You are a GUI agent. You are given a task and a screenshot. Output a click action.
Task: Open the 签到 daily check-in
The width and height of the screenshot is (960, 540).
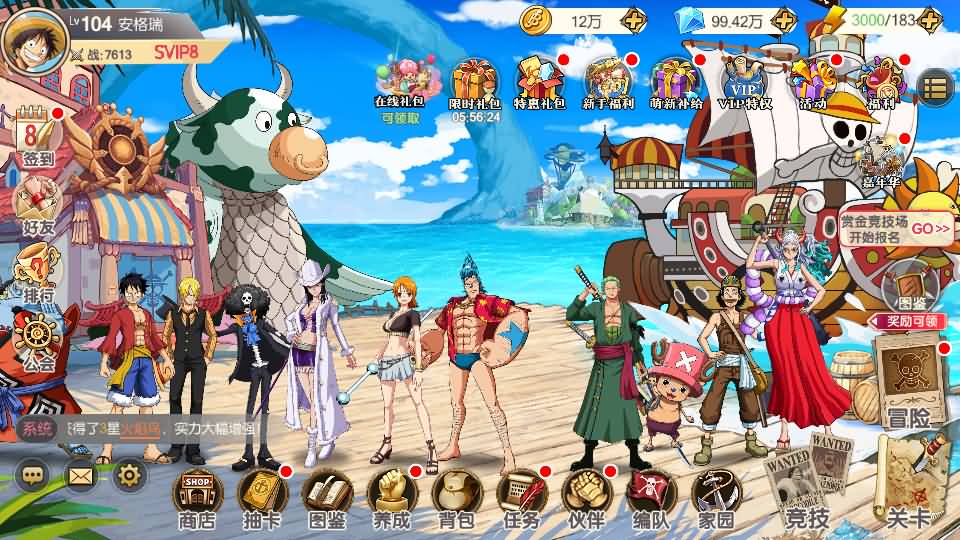click(38, 138)
